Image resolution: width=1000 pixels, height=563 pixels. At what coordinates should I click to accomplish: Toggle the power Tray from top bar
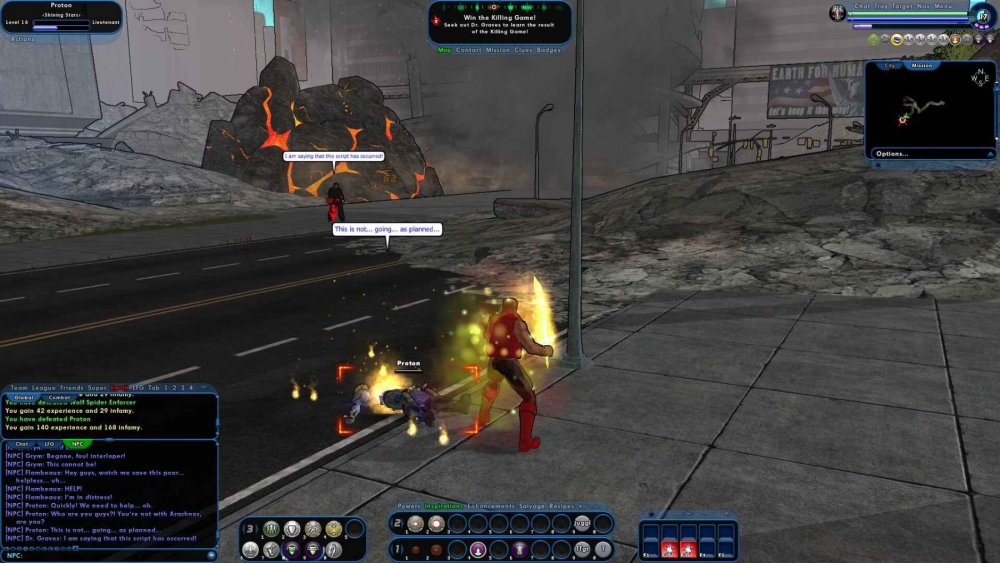pyautogui.click(x=877, y=5)
